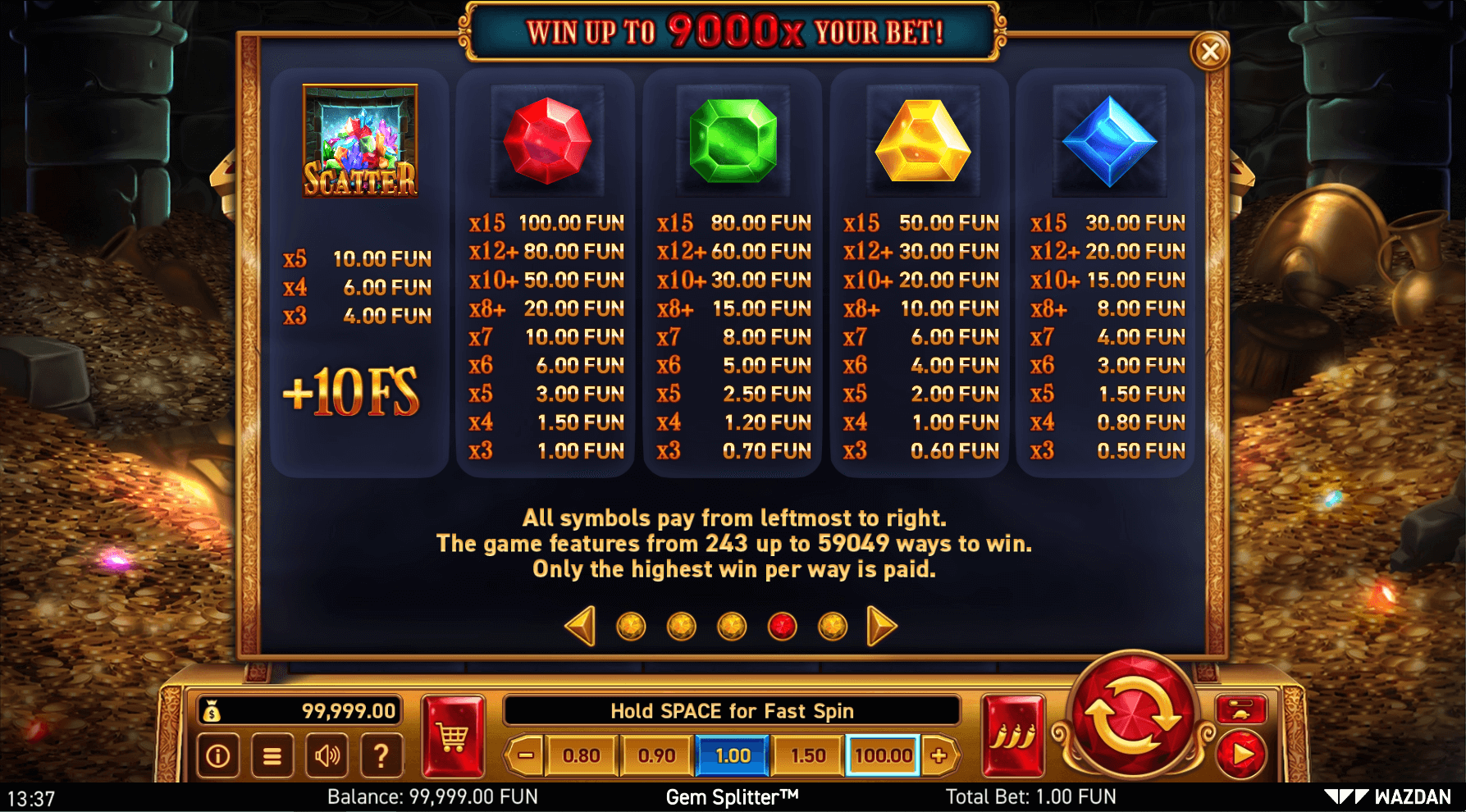This screenshot has width=1466, height=812.
Task: Open help using the question mark icon
Action: click(x=381, y=755)
